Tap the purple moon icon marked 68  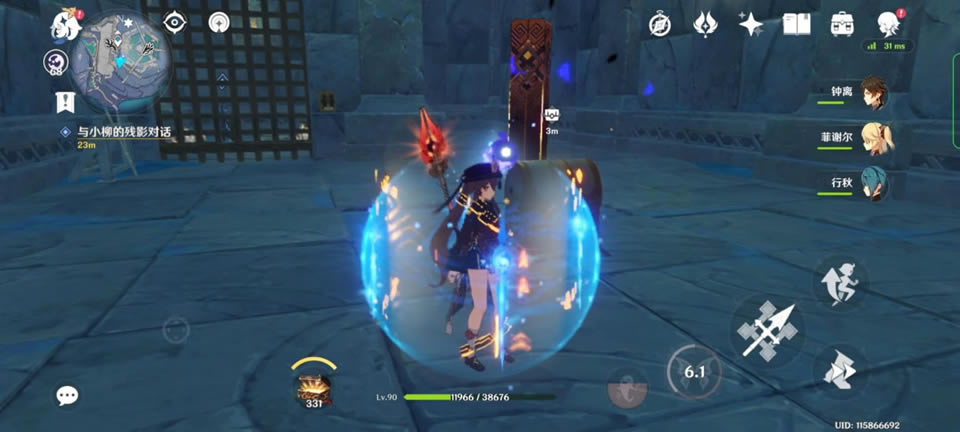(55, 63)
